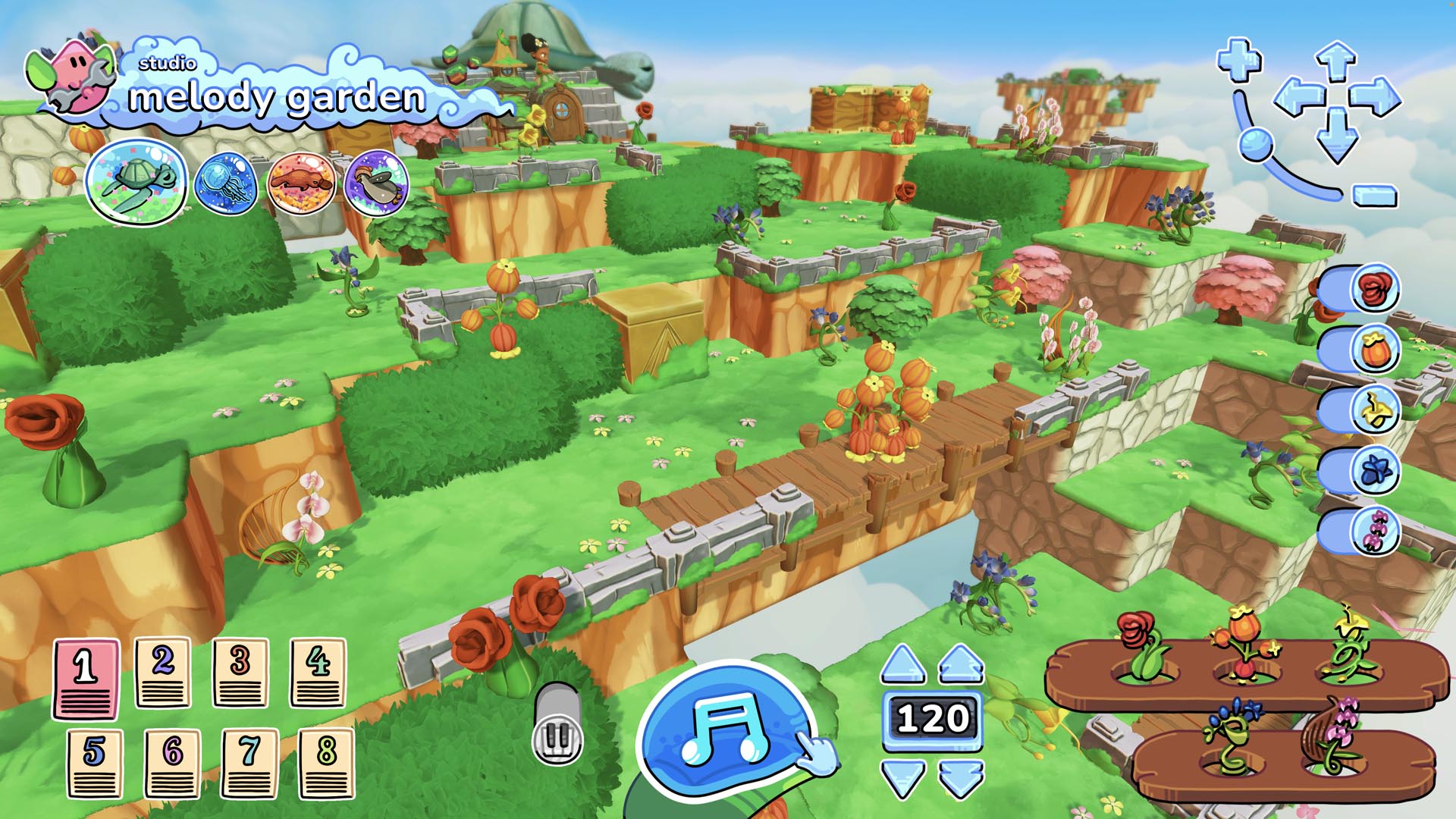The height and width of the screenshot is (819, 1456).
Task: Zoom out with the minus button
Action: click(x=1375, y=196)
